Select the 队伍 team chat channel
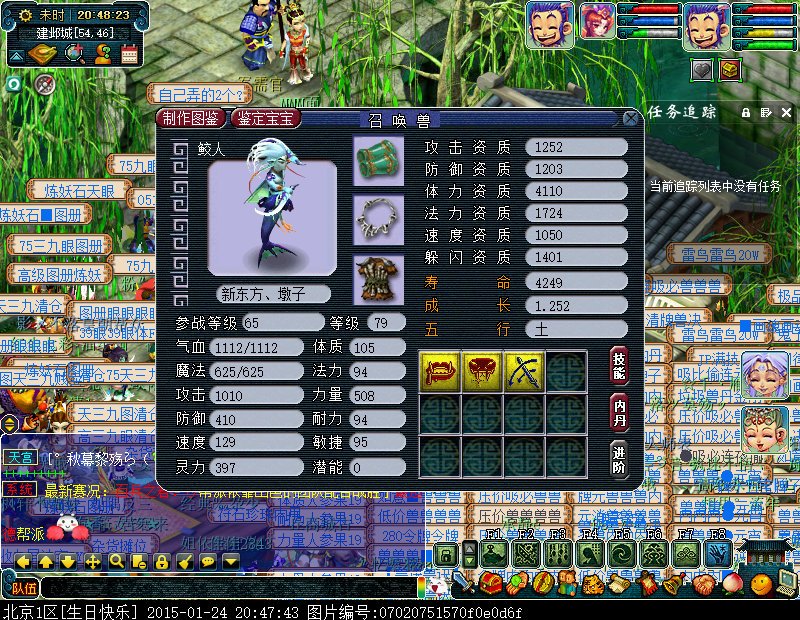 [24, 588]
